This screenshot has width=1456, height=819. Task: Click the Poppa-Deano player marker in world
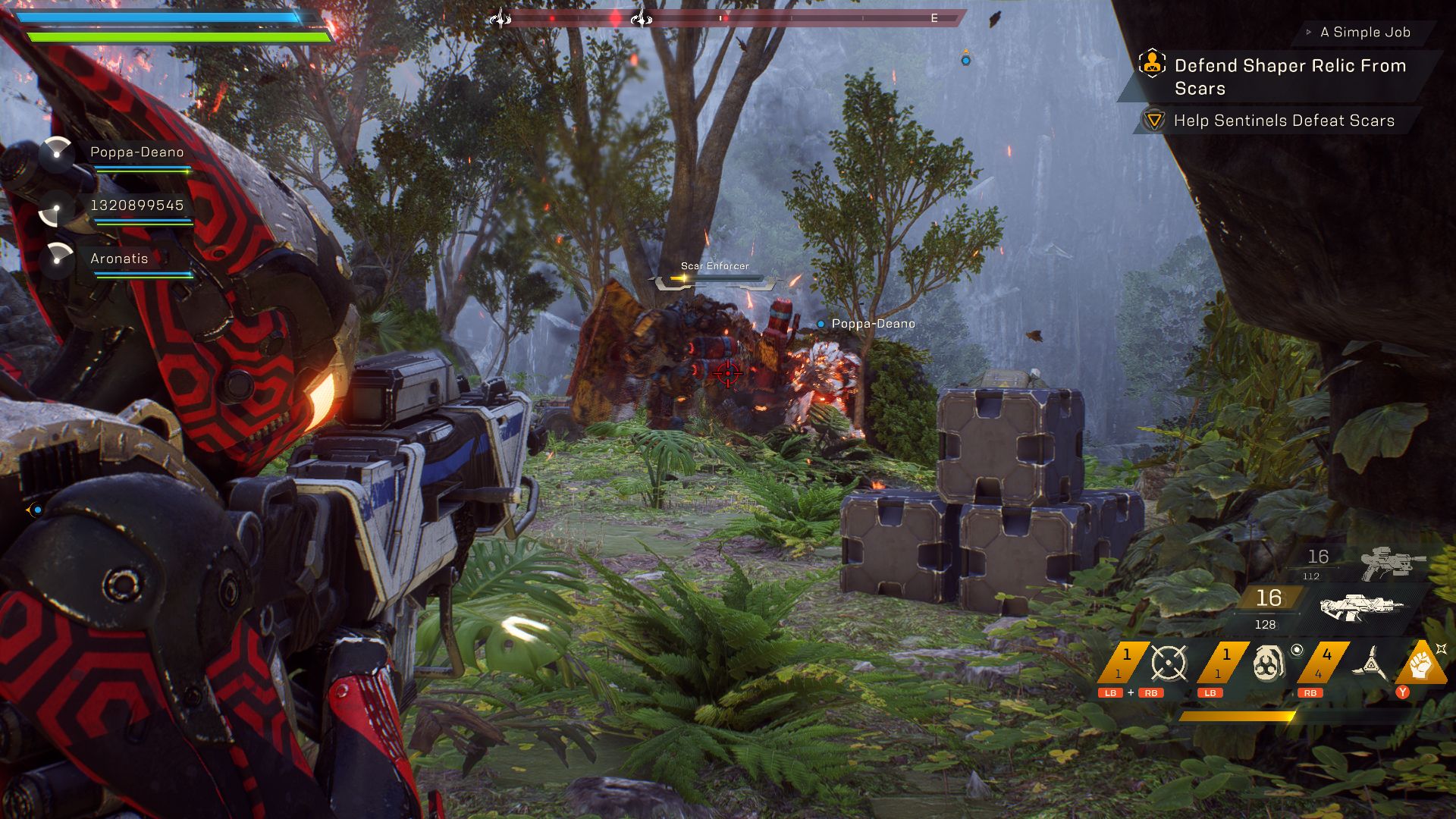point(821,323)
